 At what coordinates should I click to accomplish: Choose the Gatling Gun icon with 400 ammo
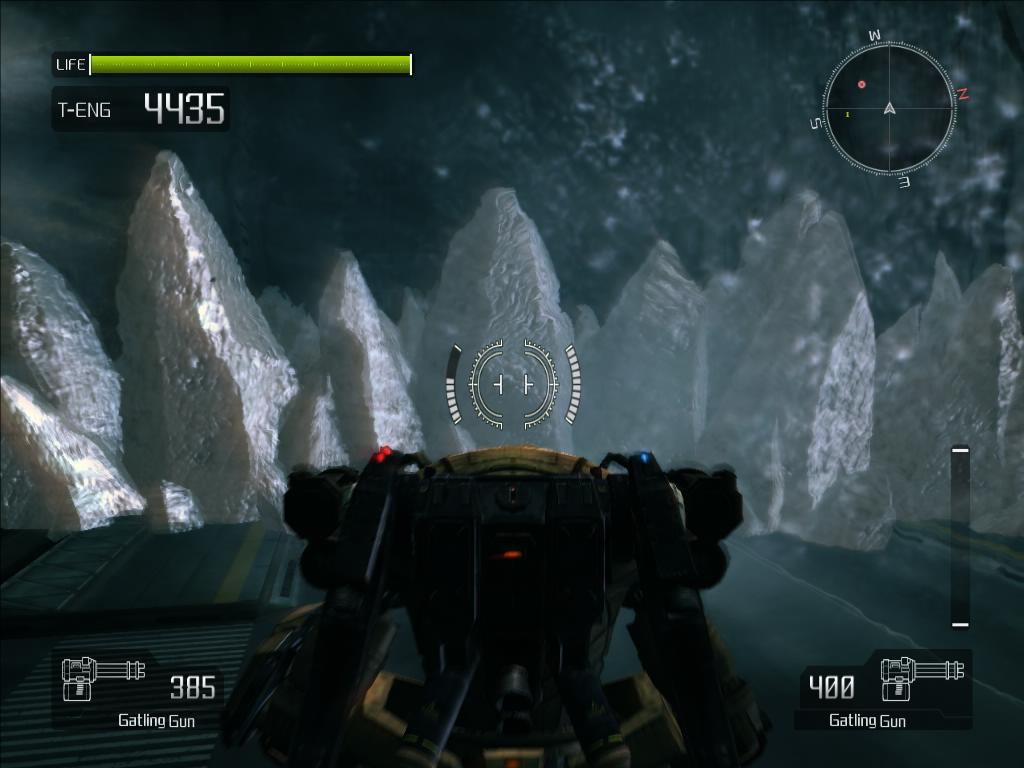(x=922, y=679)
